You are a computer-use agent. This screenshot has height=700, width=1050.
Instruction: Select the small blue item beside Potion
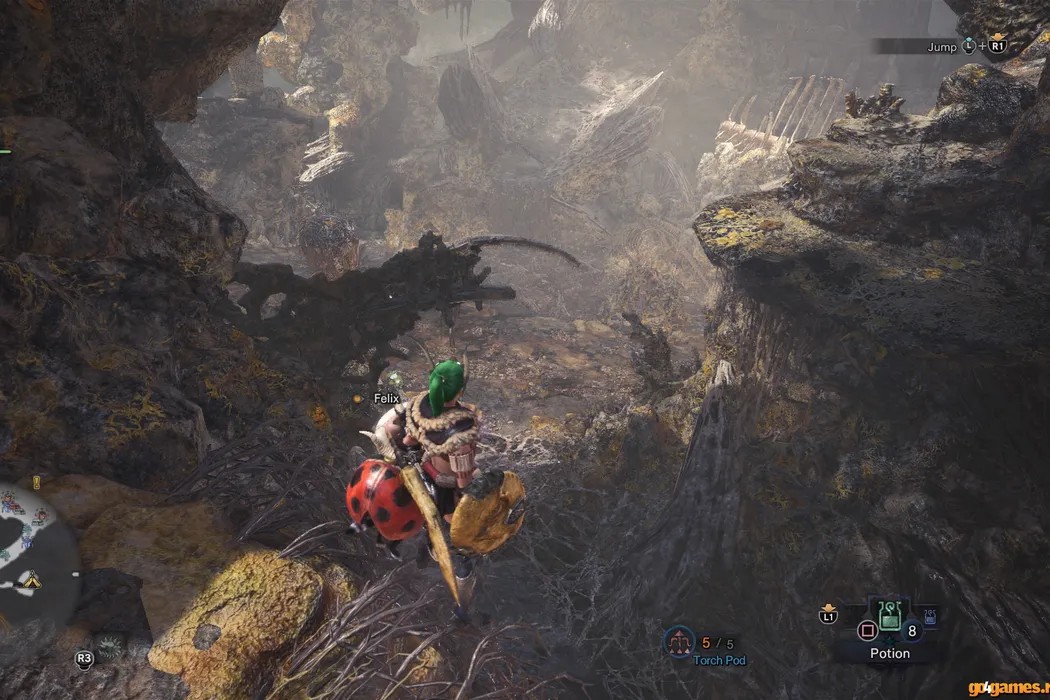tap(931, 615)
